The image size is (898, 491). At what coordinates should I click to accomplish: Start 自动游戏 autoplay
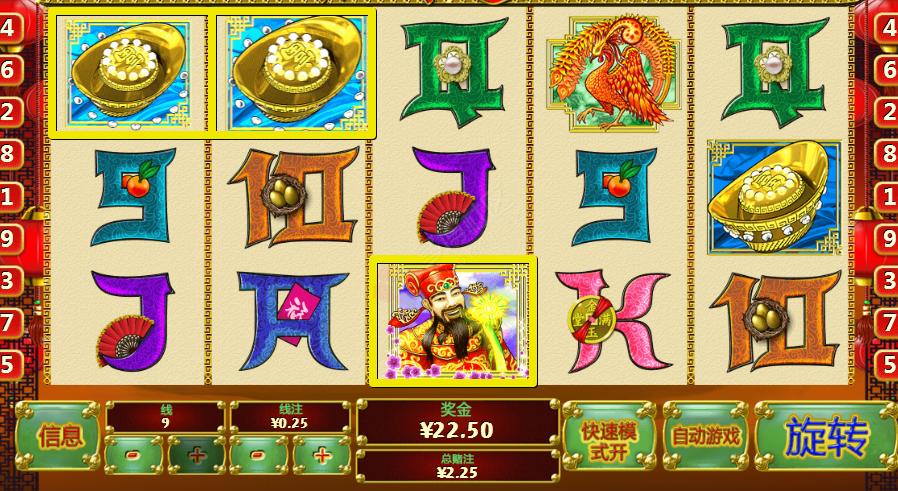tap(706, 436)
